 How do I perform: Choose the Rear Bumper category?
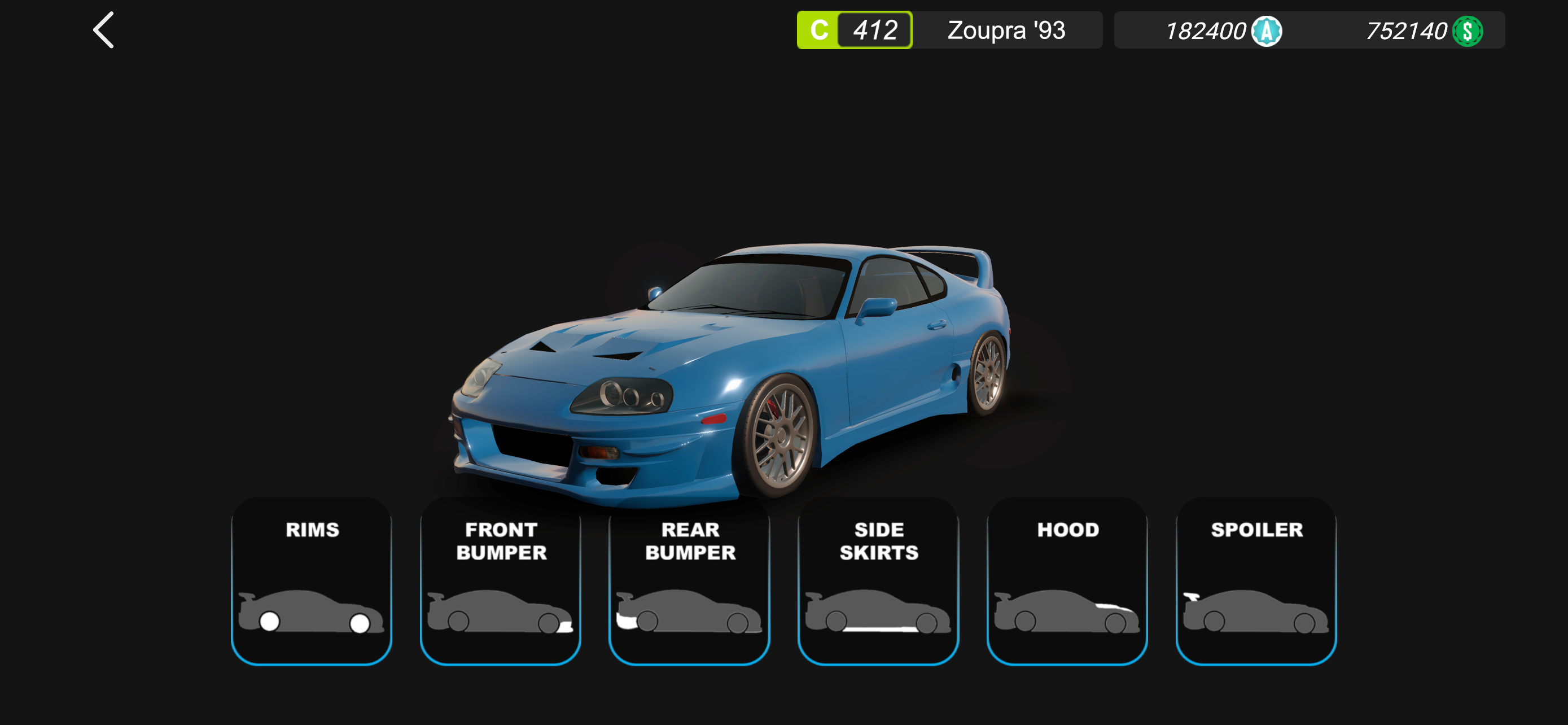point(689,580)
